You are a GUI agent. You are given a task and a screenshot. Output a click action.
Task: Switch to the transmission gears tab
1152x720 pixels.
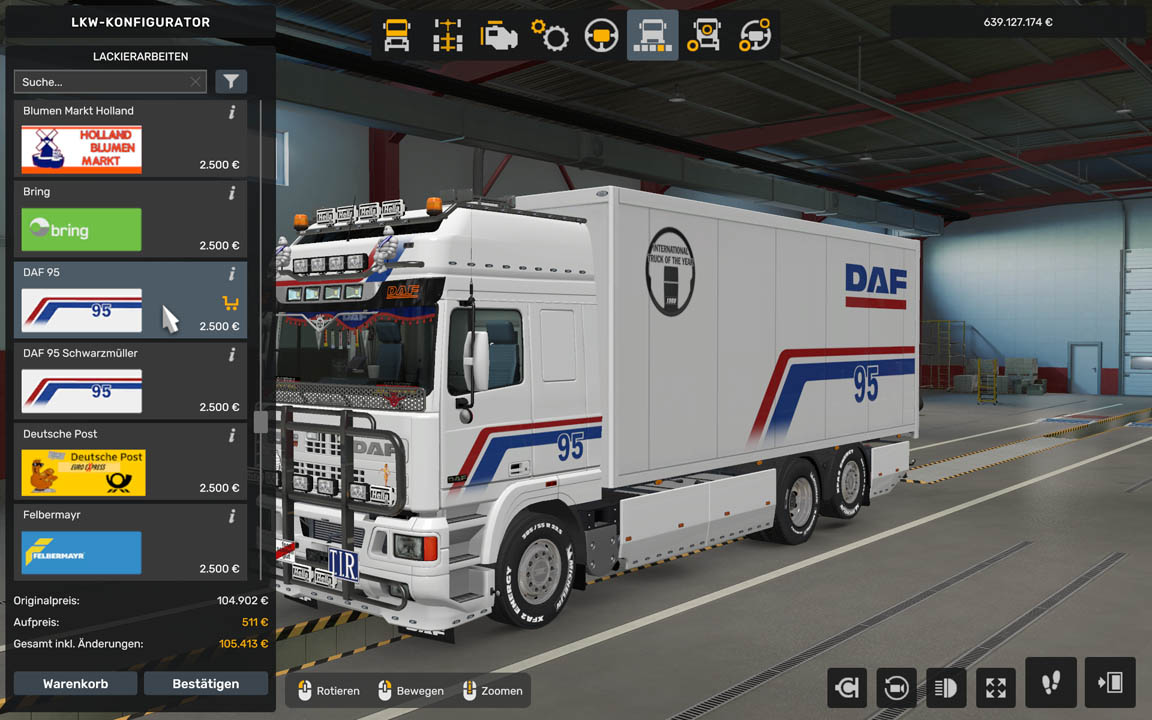click(x=550, y=36)
